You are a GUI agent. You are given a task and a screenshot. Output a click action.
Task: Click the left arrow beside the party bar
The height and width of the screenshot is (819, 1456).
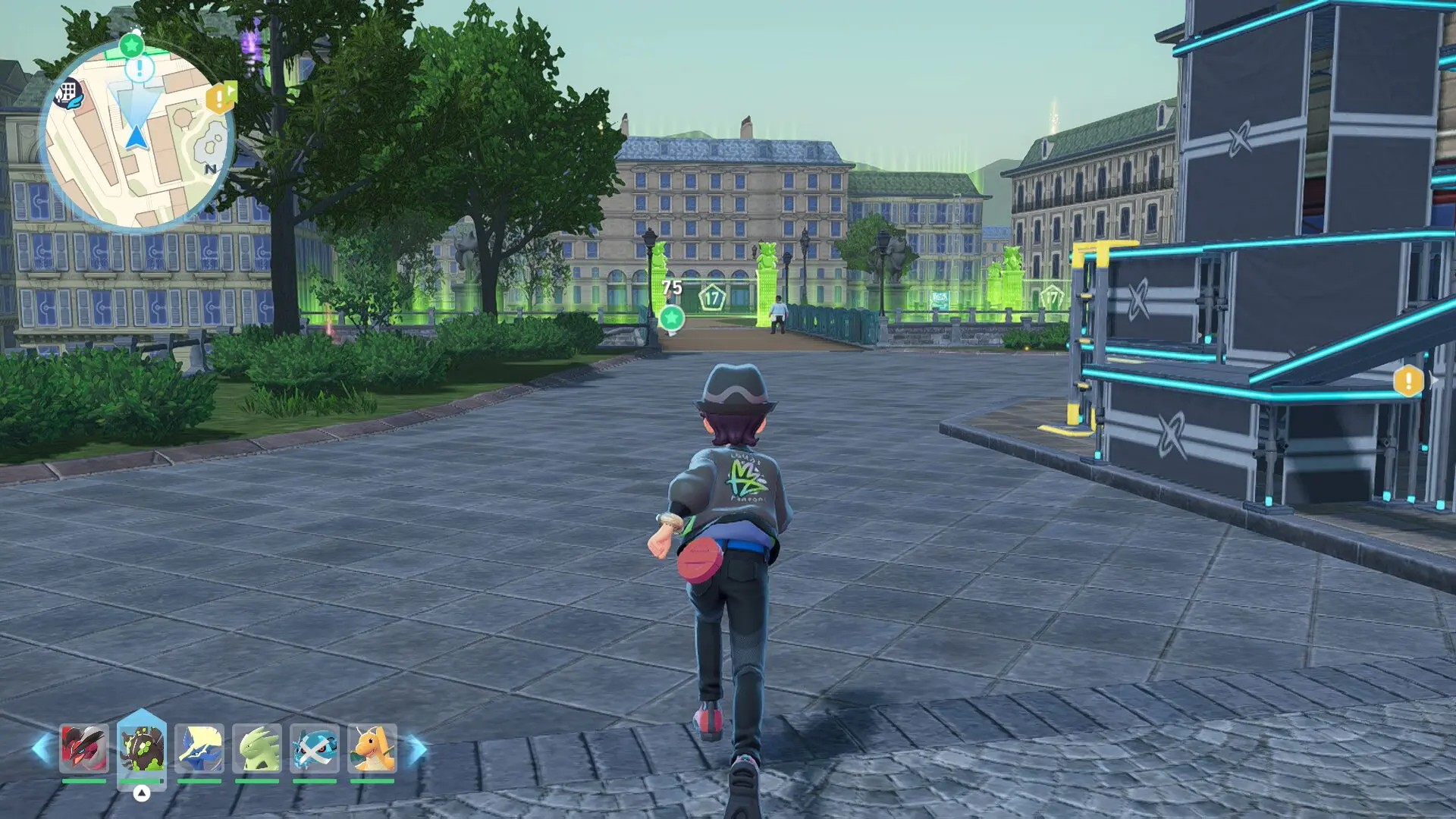pos(42,748)
